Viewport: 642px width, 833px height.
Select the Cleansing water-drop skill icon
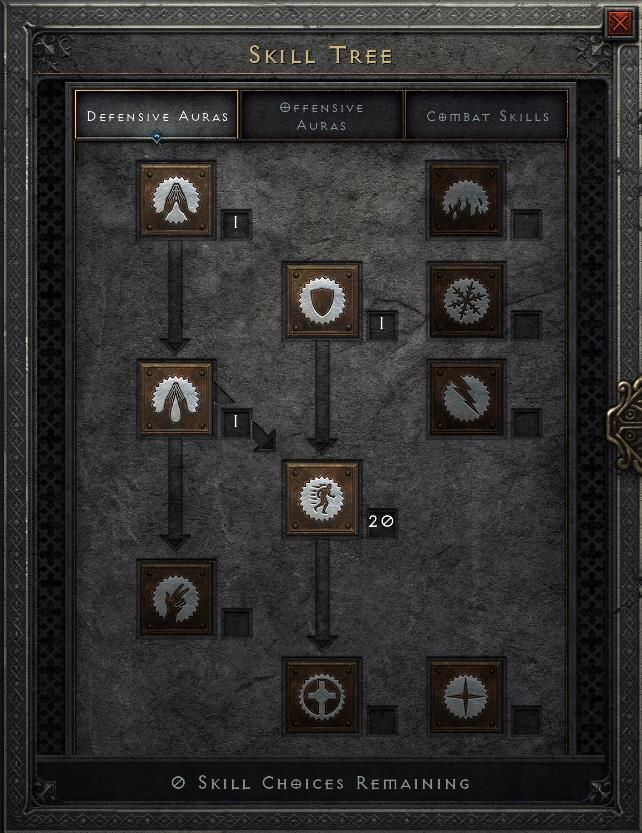pyautogui.click(x=176, y=399)
